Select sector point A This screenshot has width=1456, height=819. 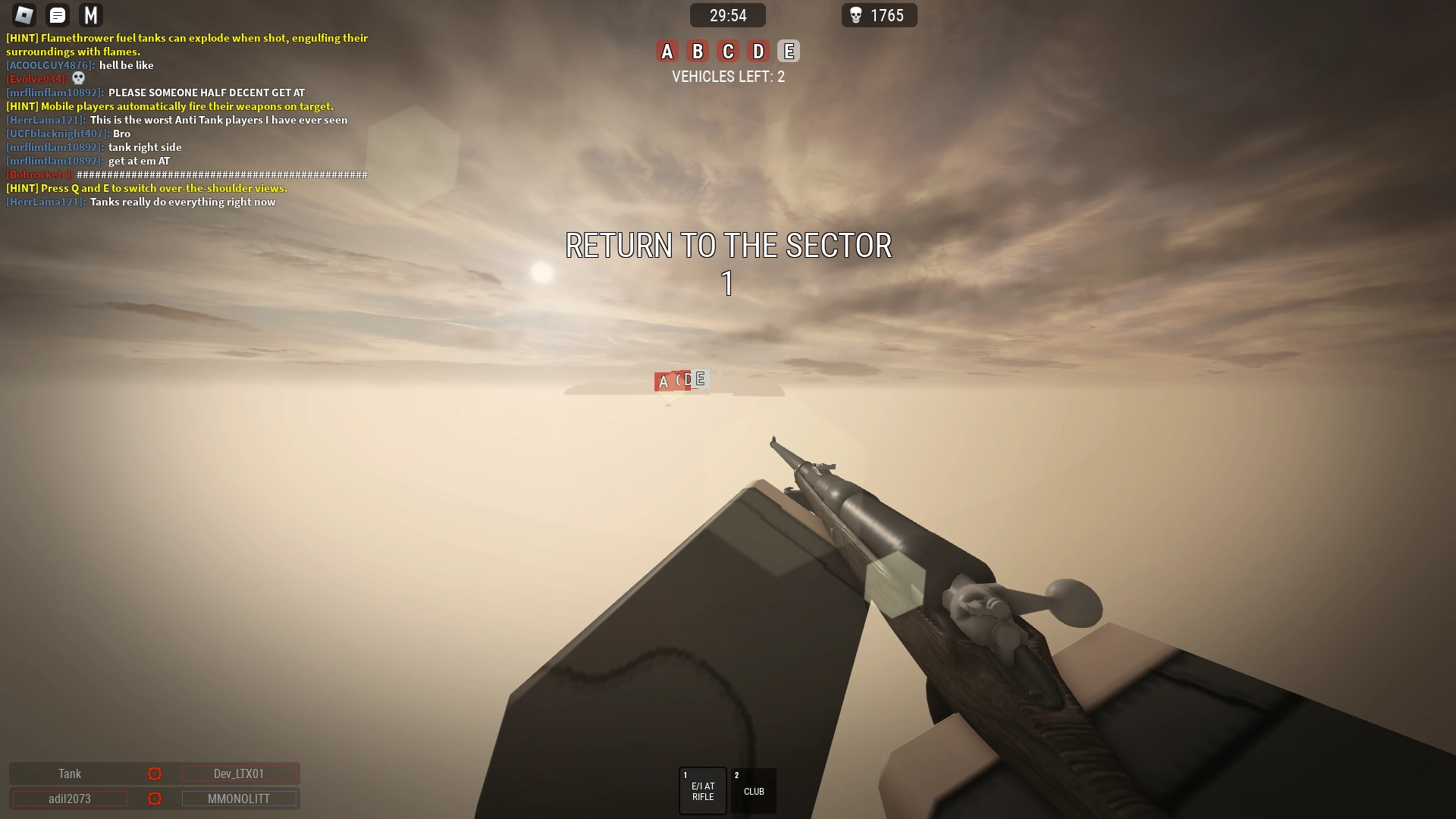click(667, 51)
